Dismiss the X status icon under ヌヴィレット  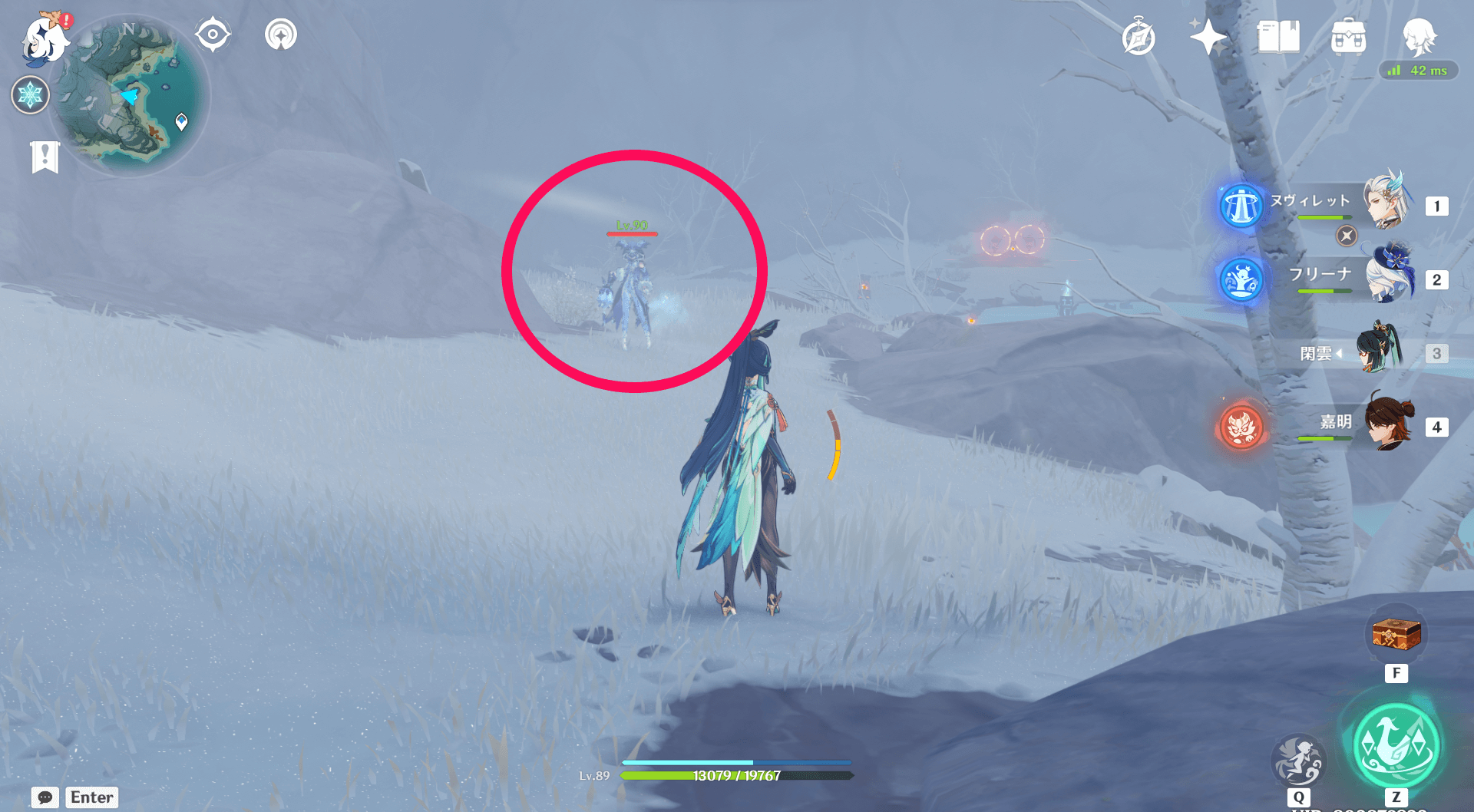click(x=1347, y=236)
